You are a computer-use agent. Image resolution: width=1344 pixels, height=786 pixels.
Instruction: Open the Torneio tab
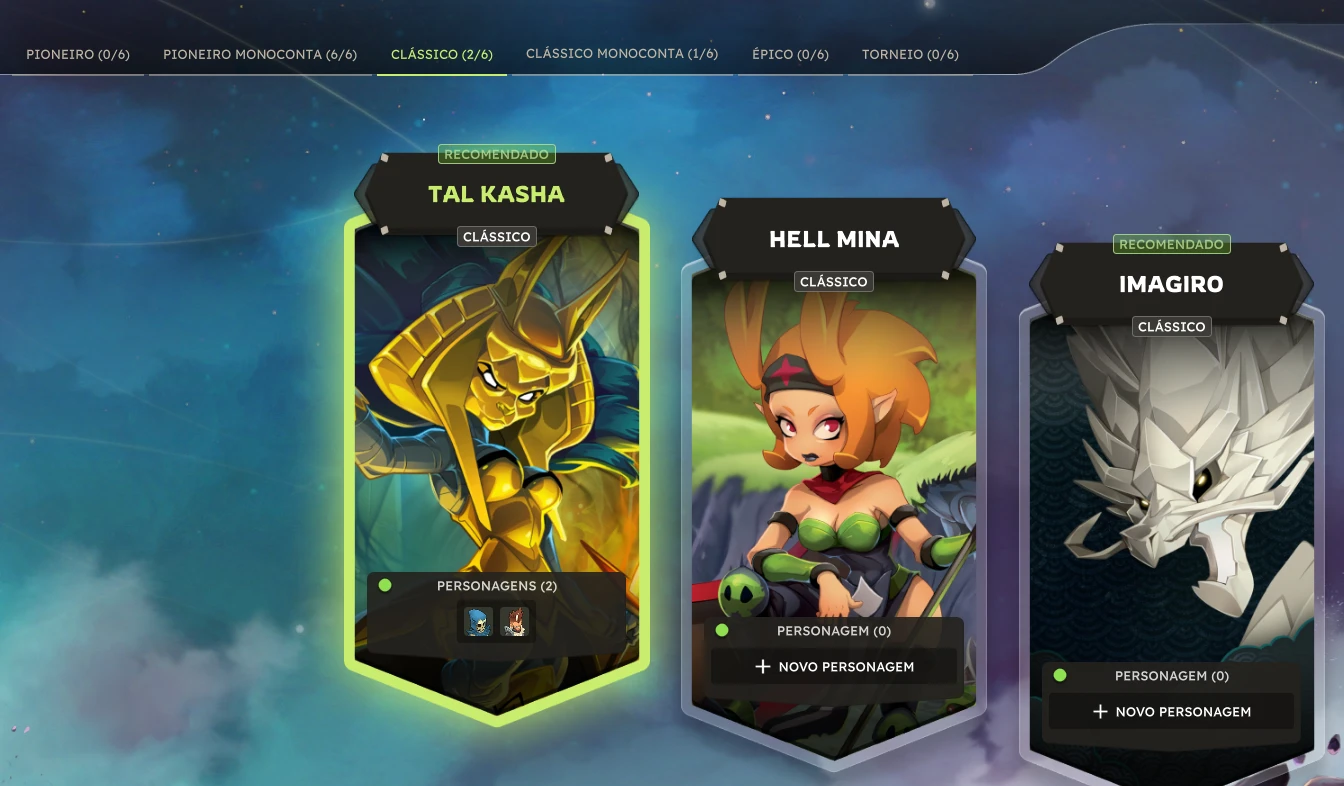[x=910, y=54]
